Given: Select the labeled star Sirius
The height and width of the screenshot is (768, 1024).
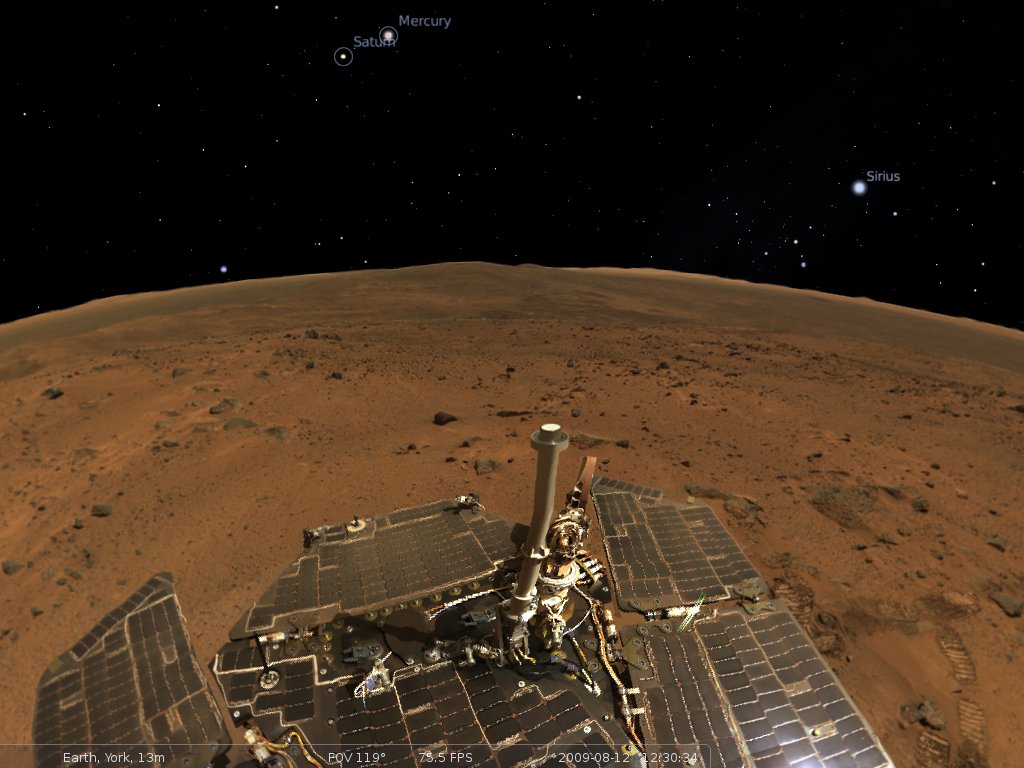Looking at the screenshot, I should coord(859,187).
